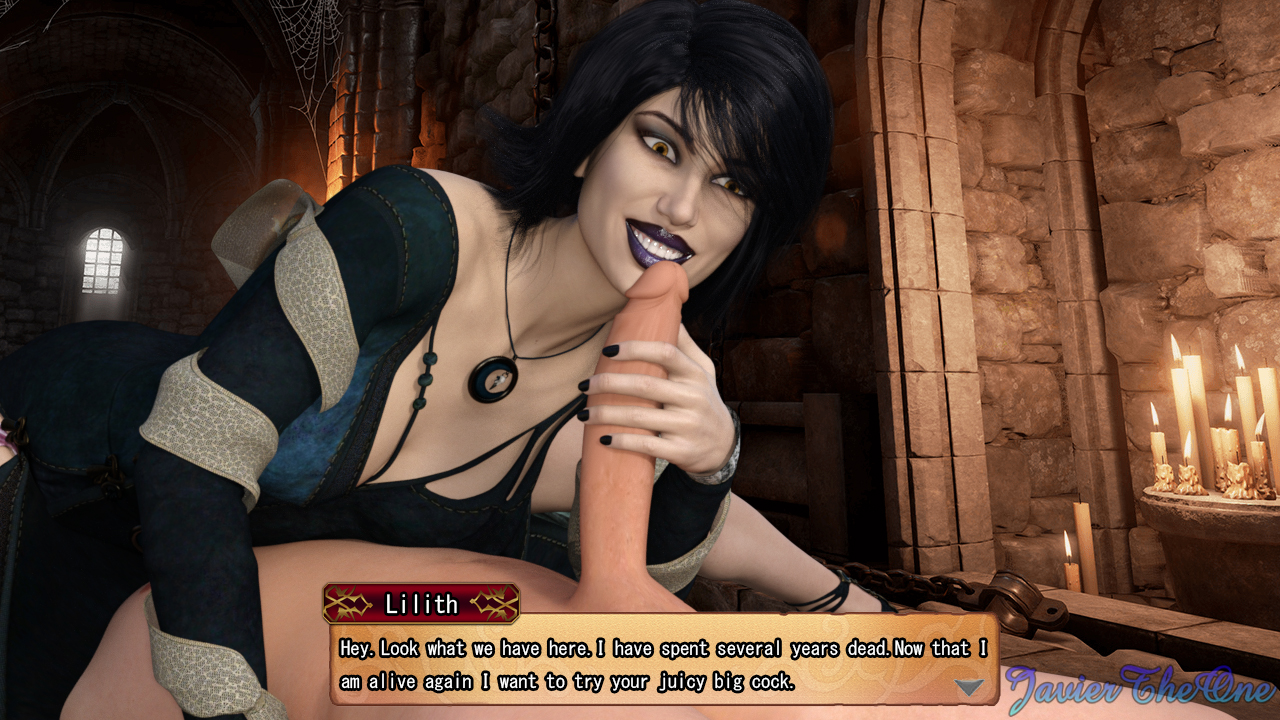Screen dimensions: 1280x720
Task: Click the blue continue arrow in dialogue box
Action: pyautogui.click(x=969, y=687)
